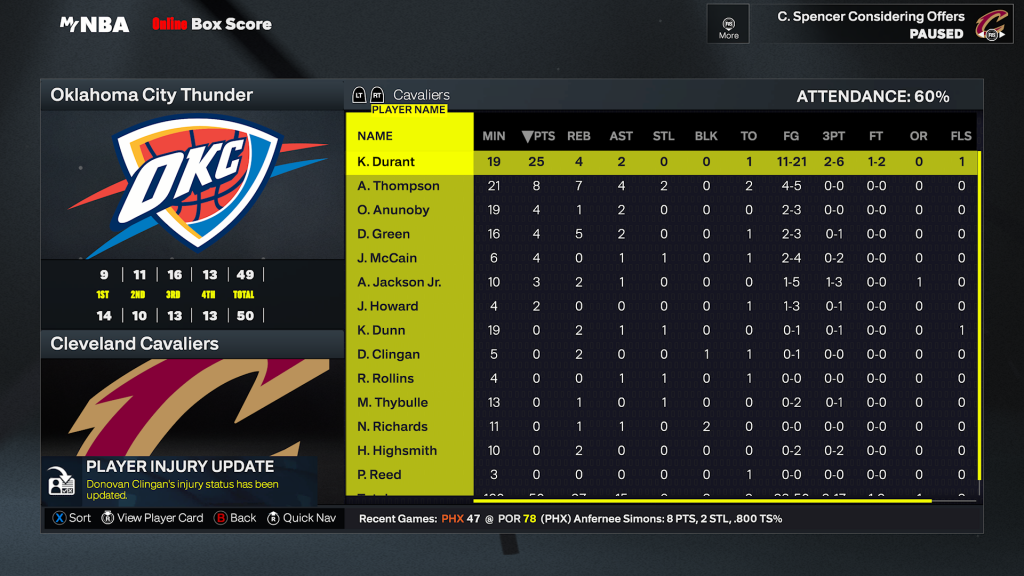The image size is (1024, 576).
Task: Choose R. Rollins from the box score
Action: [386, 378]
